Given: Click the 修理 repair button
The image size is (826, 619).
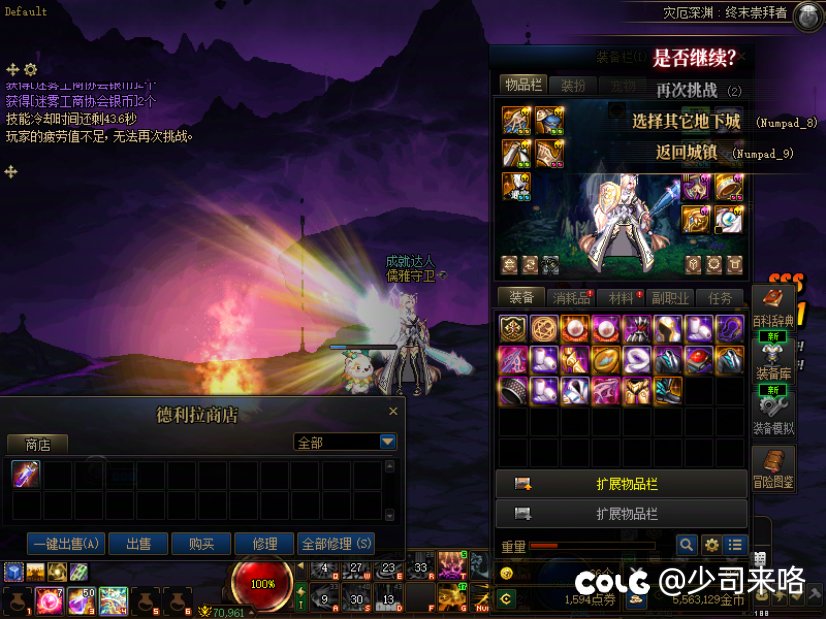Looking at the screenshot, I should (x=265, y=544).
